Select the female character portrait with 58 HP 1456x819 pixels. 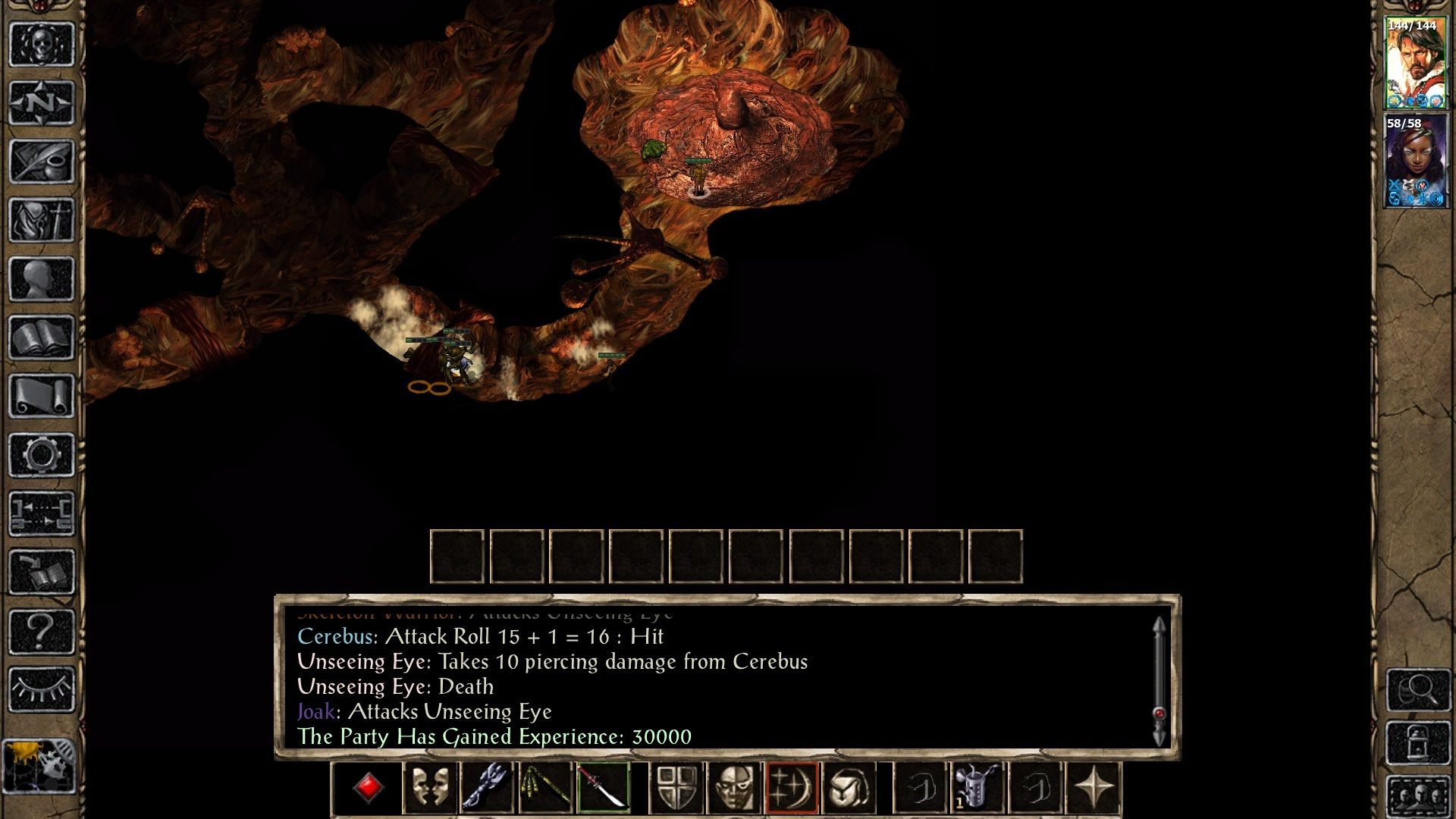click(x=1415, y=161)
